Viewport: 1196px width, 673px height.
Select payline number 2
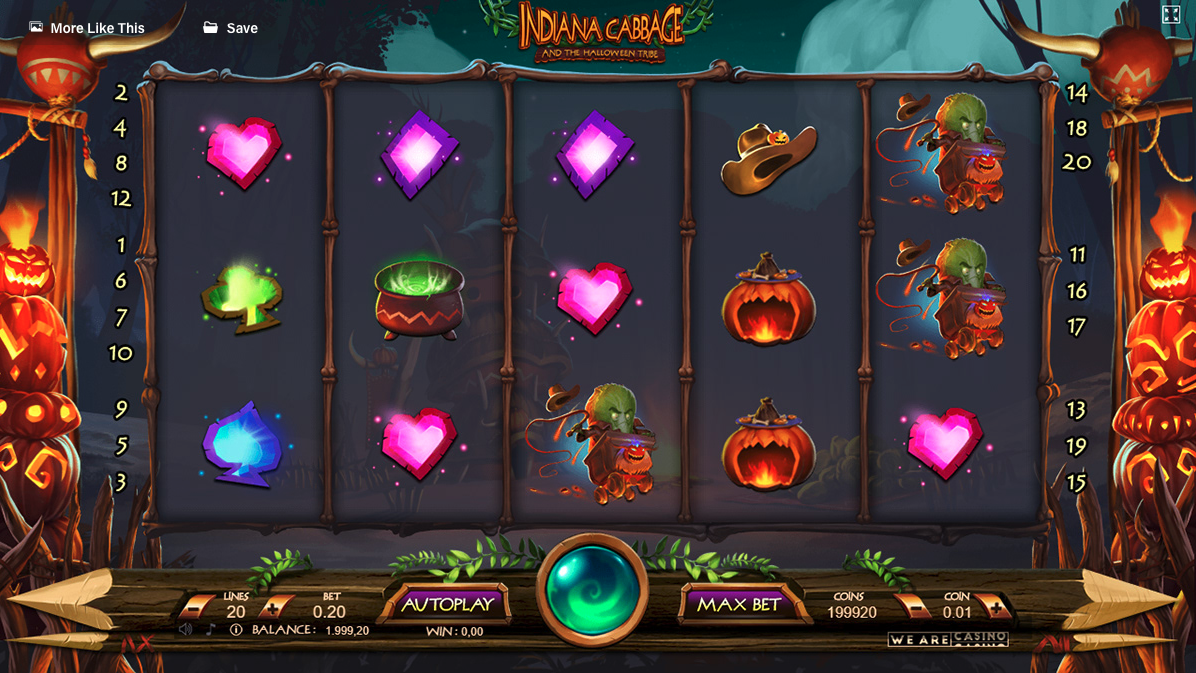tap(121, 93)
